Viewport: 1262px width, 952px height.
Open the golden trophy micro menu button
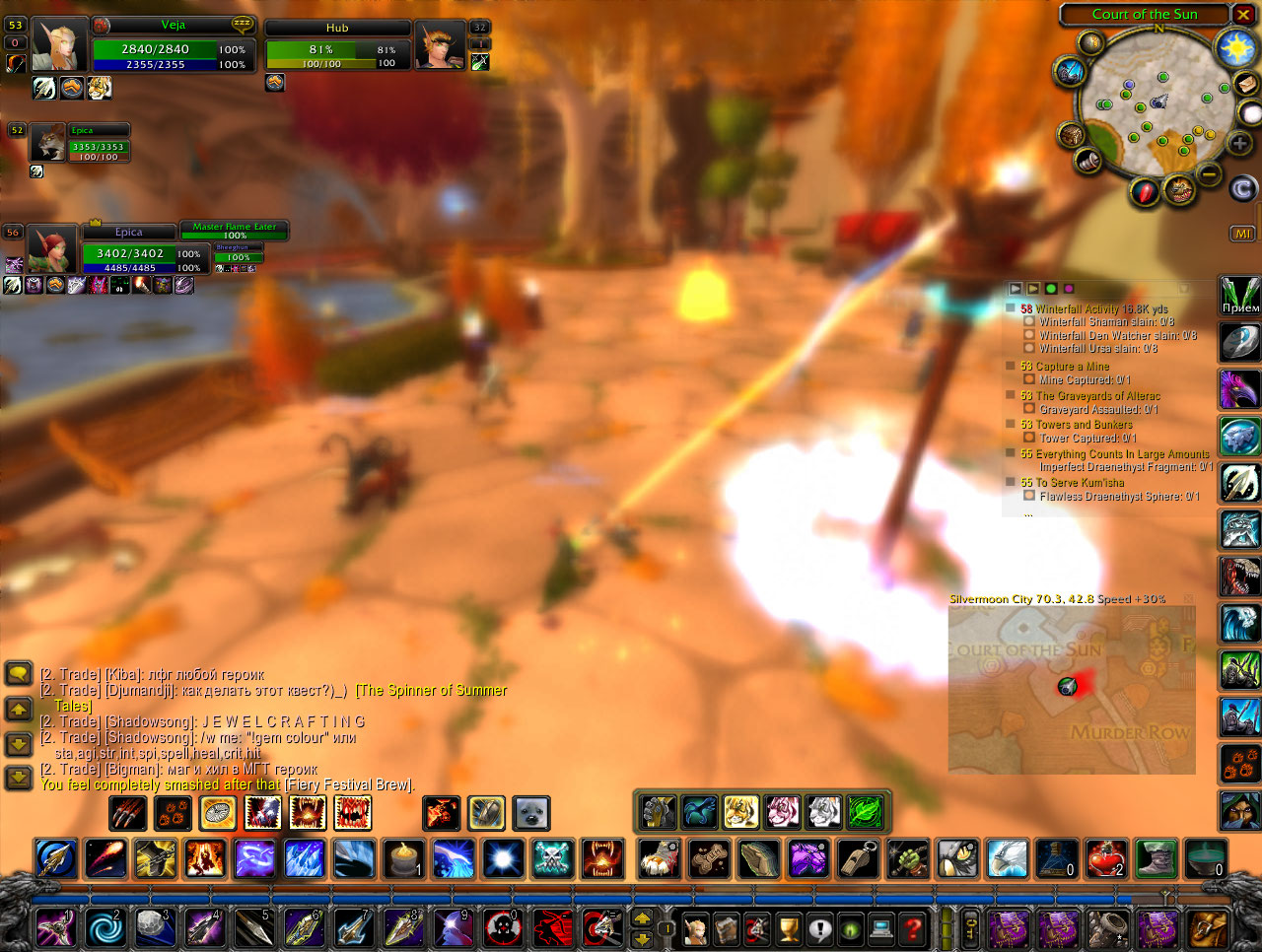pyautogui.click(x=788, y=927)
